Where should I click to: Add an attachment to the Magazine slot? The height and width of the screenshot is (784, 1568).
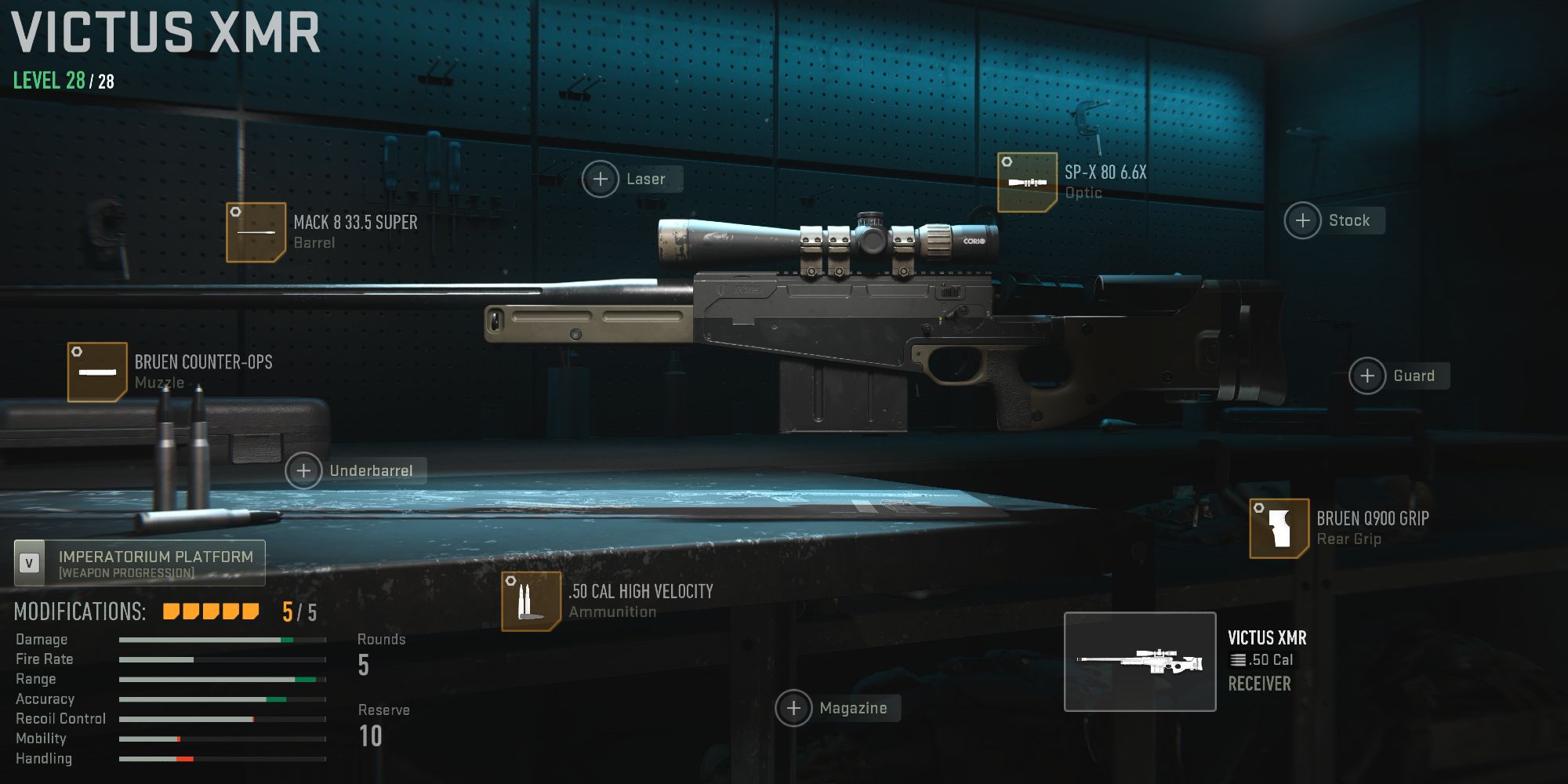point(794,708)
